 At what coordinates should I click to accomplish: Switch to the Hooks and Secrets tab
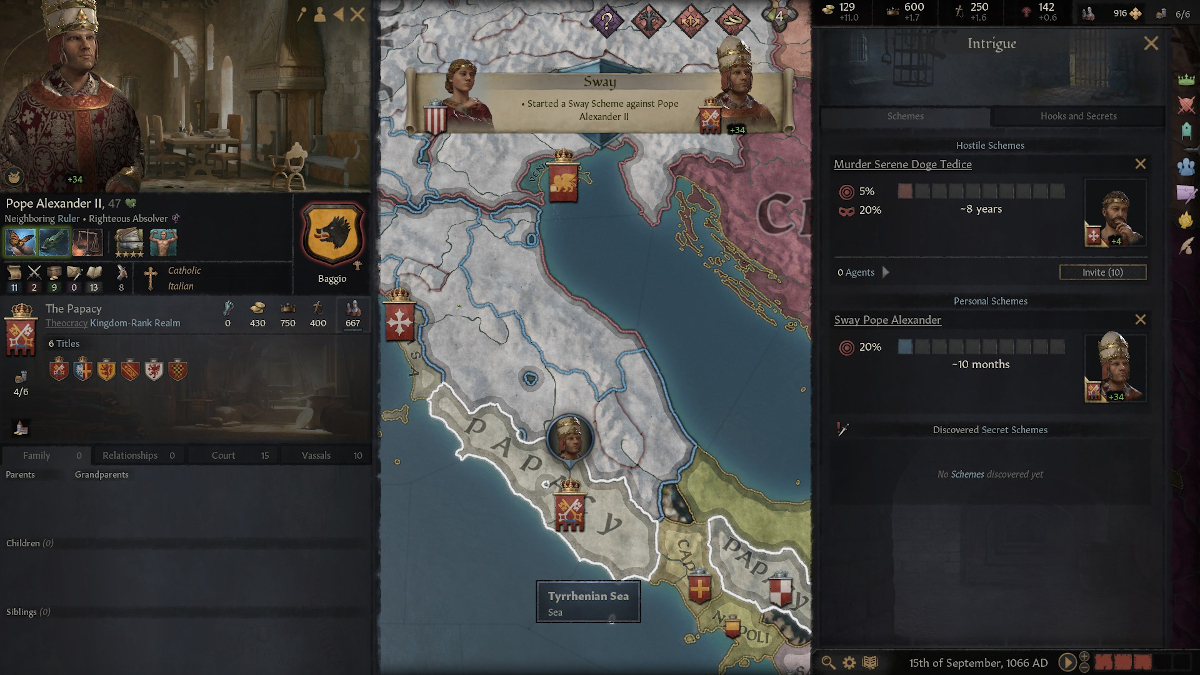click(x=1078, y=116)
